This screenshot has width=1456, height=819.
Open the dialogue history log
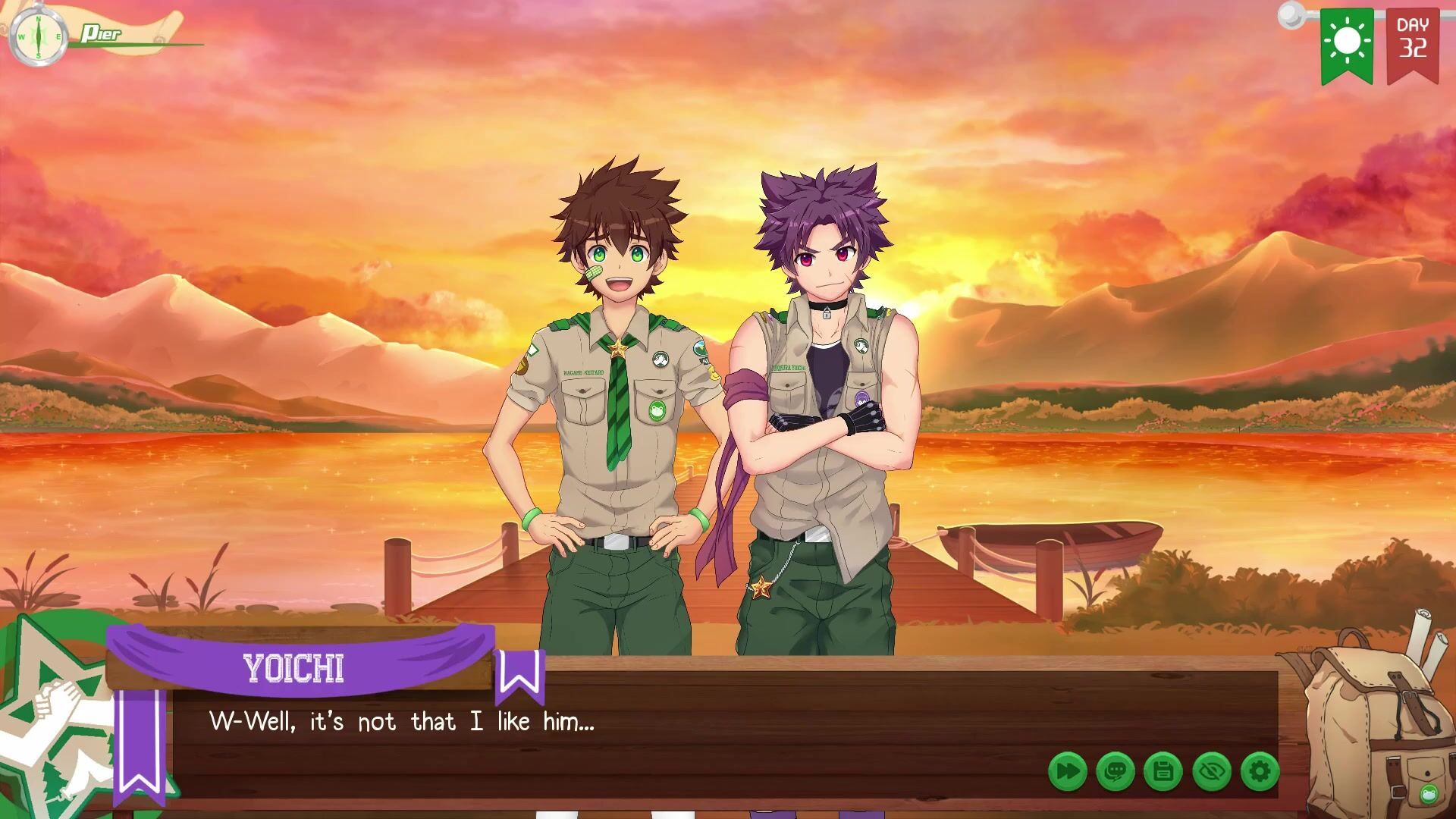1115,772
